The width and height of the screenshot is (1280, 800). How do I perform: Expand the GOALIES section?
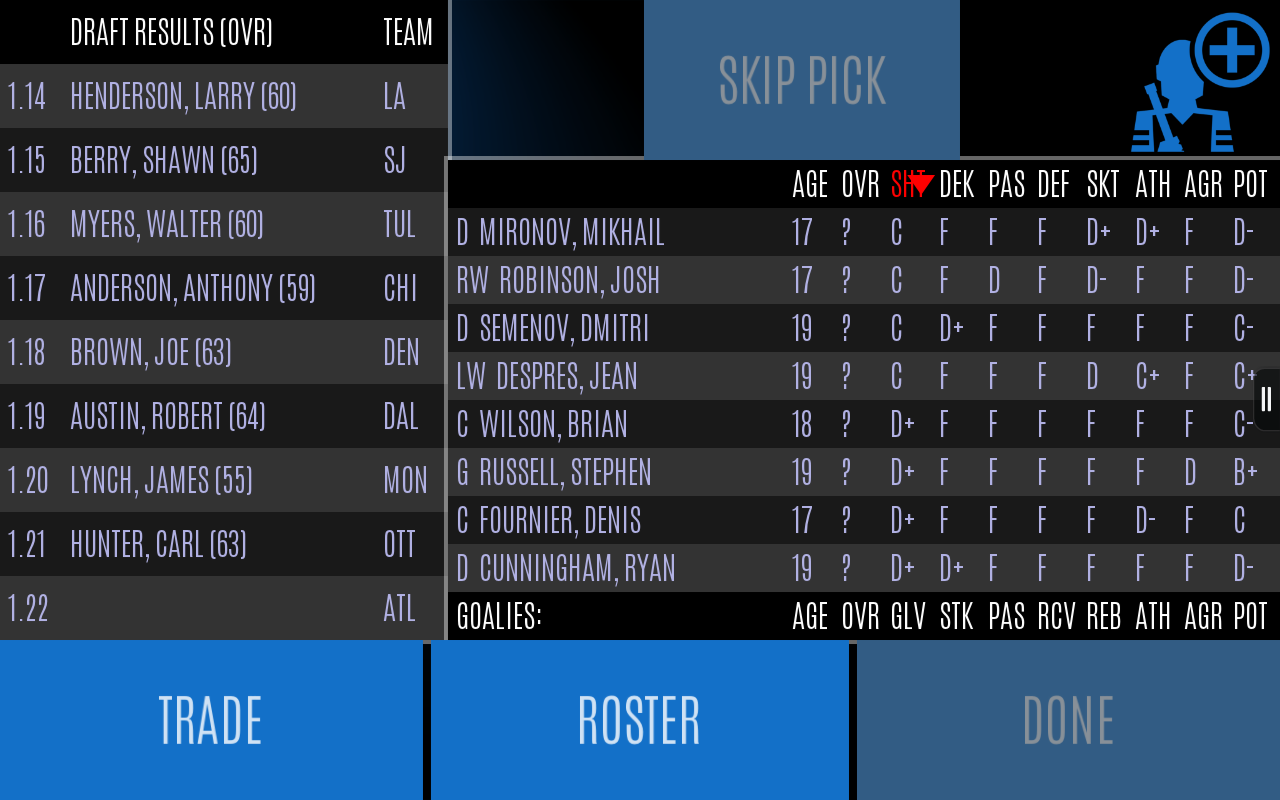pyautogui.click(x=500, y=616)
